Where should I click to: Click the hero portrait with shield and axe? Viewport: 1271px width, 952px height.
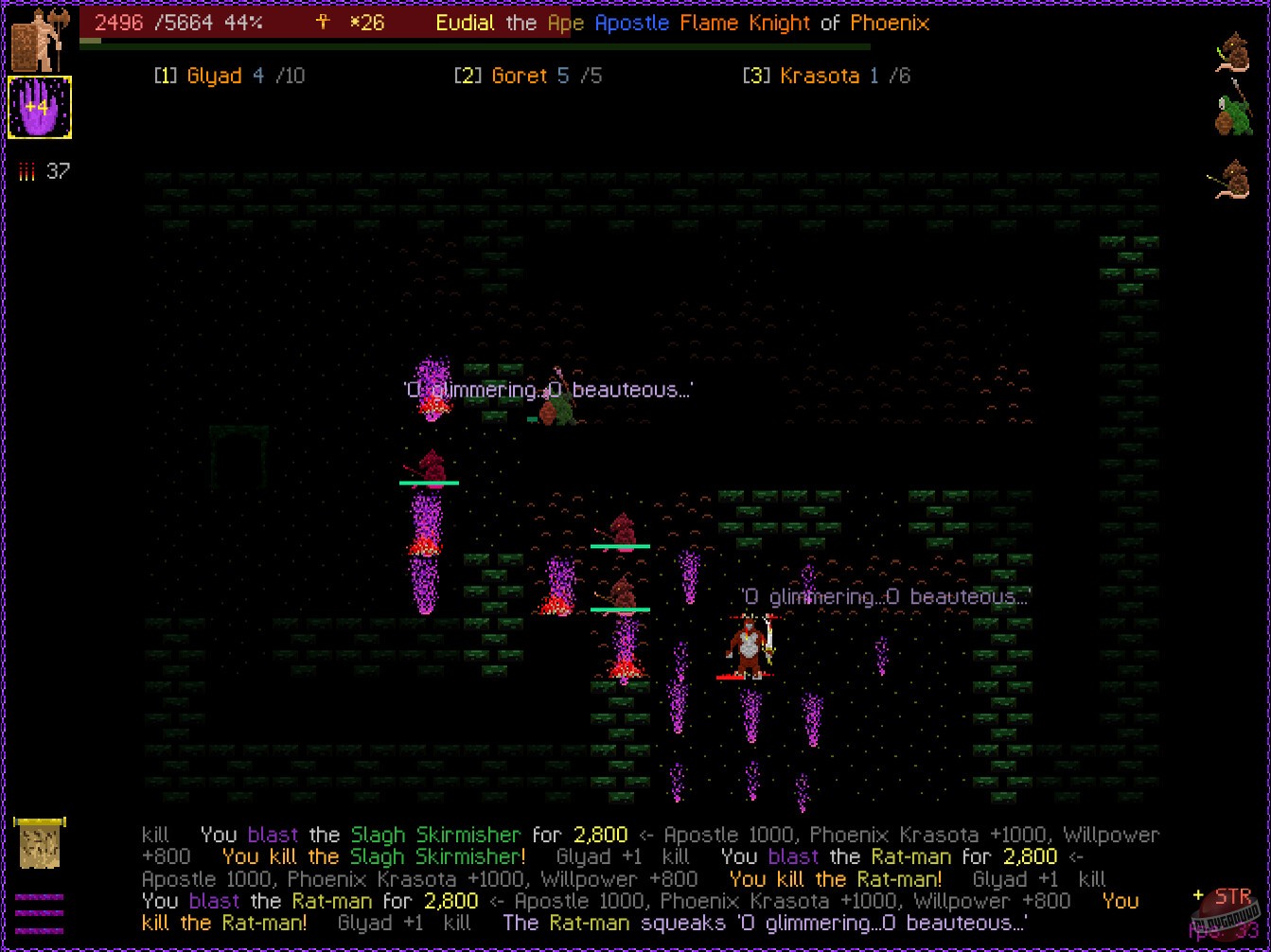pyautogui.click(x=36, y=33)
